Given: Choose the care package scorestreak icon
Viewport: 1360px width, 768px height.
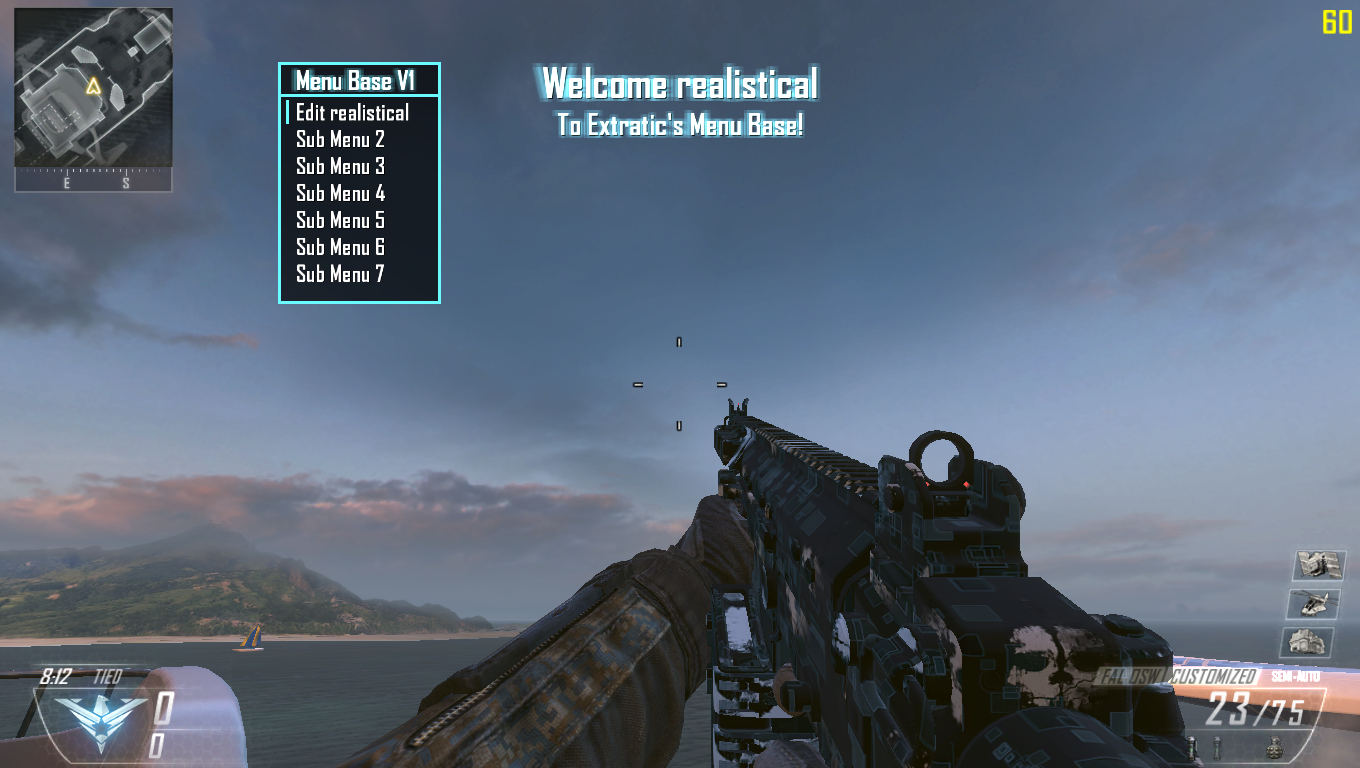Looking at the screenshot, I should (x=1307, y=642).
